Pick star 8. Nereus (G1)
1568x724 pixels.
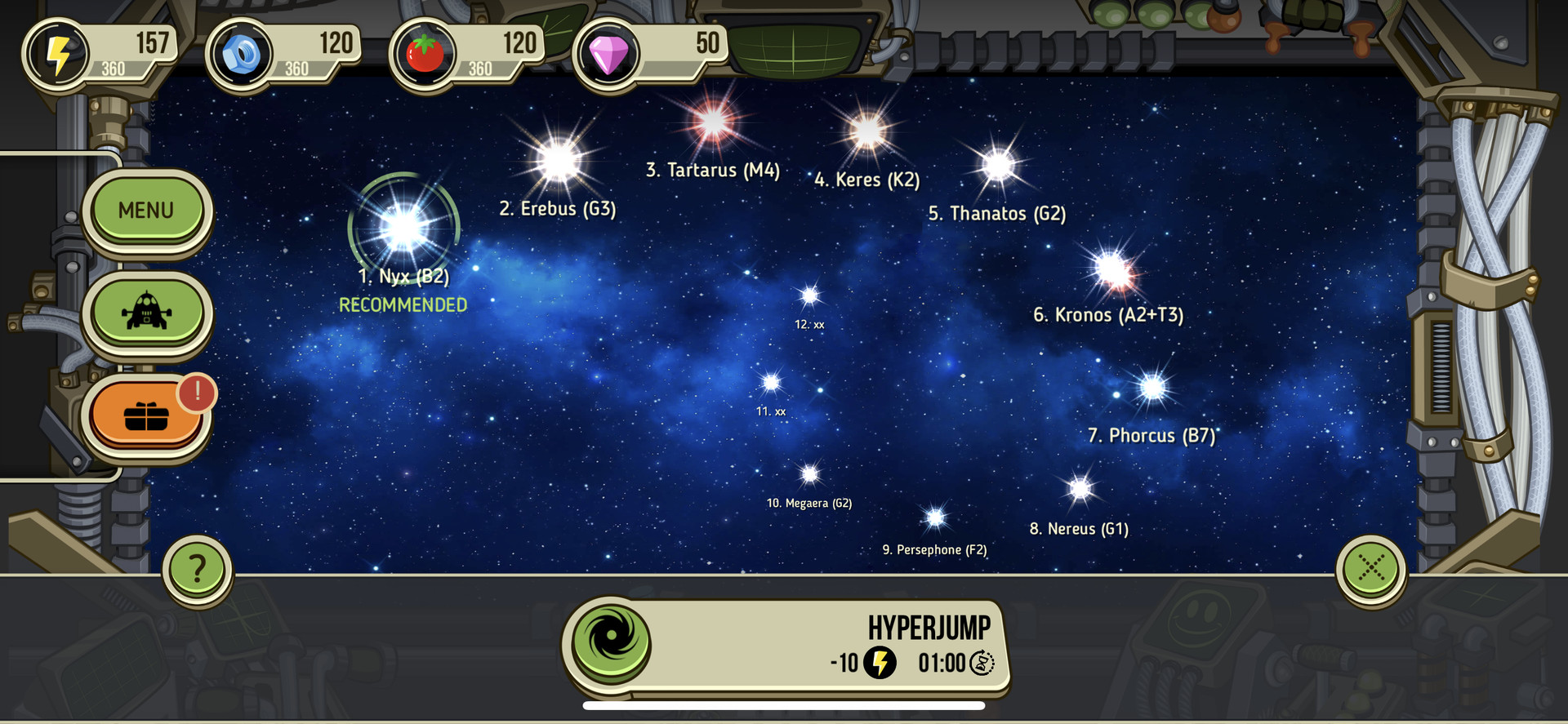tap(1080, 488)
